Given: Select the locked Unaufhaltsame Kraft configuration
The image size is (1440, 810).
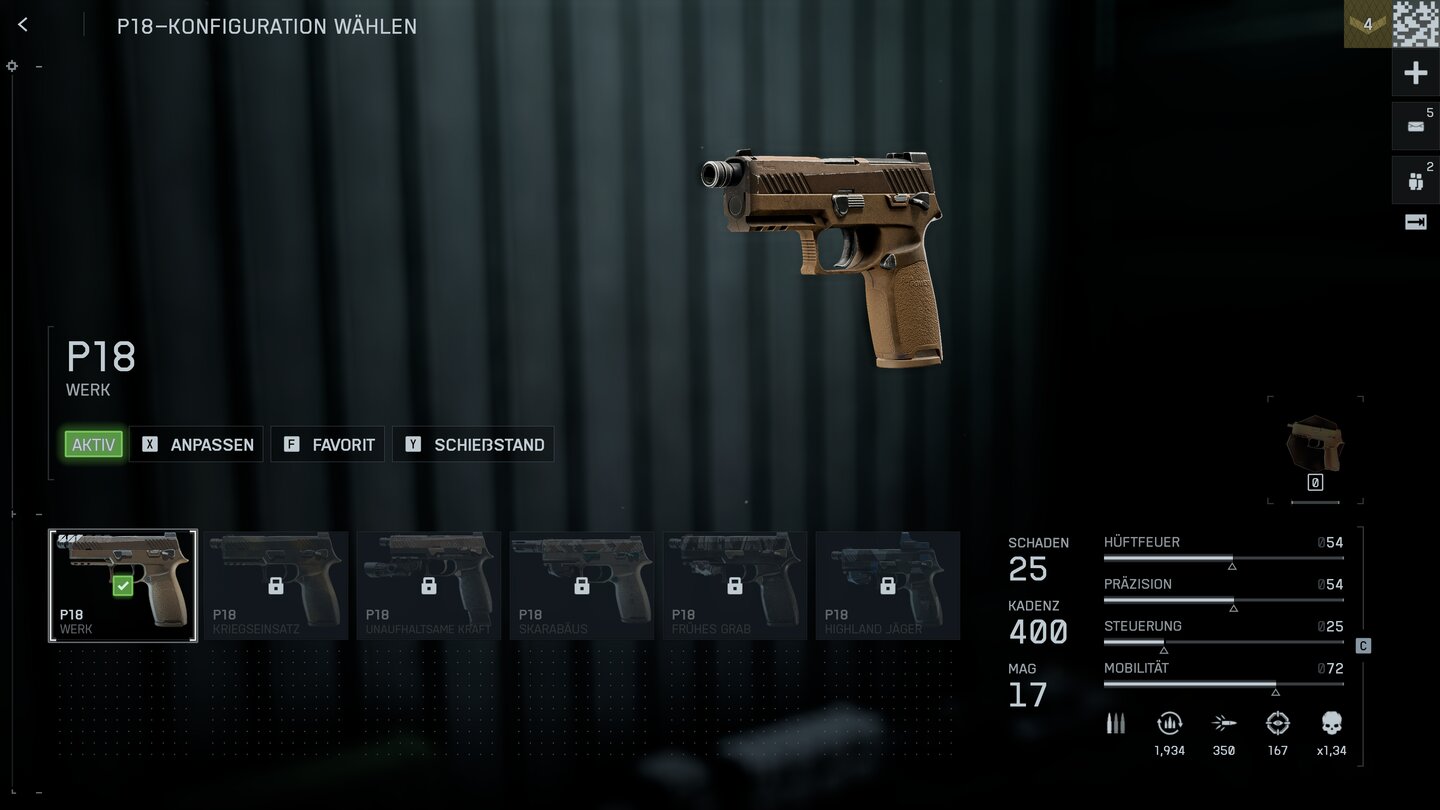Looking at the screenshot, I should [x=429, y=585].
